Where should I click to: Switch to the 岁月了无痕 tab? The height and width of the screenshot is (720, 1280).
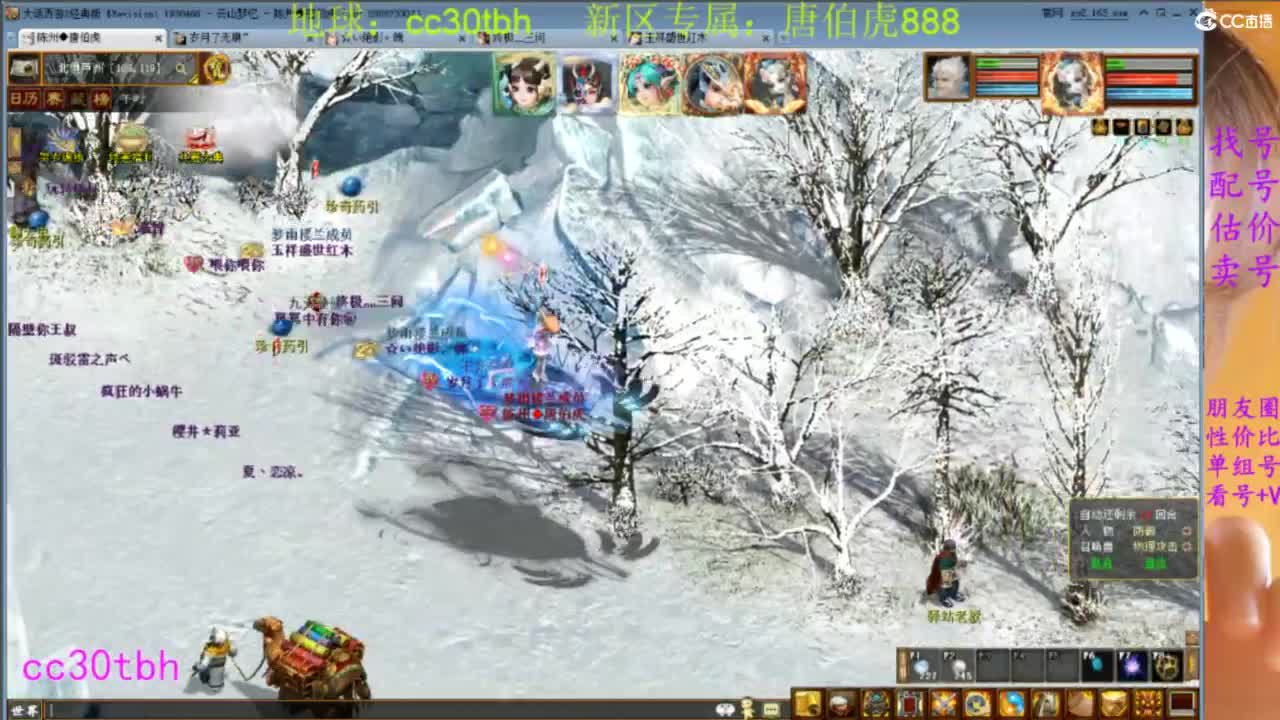215,36
